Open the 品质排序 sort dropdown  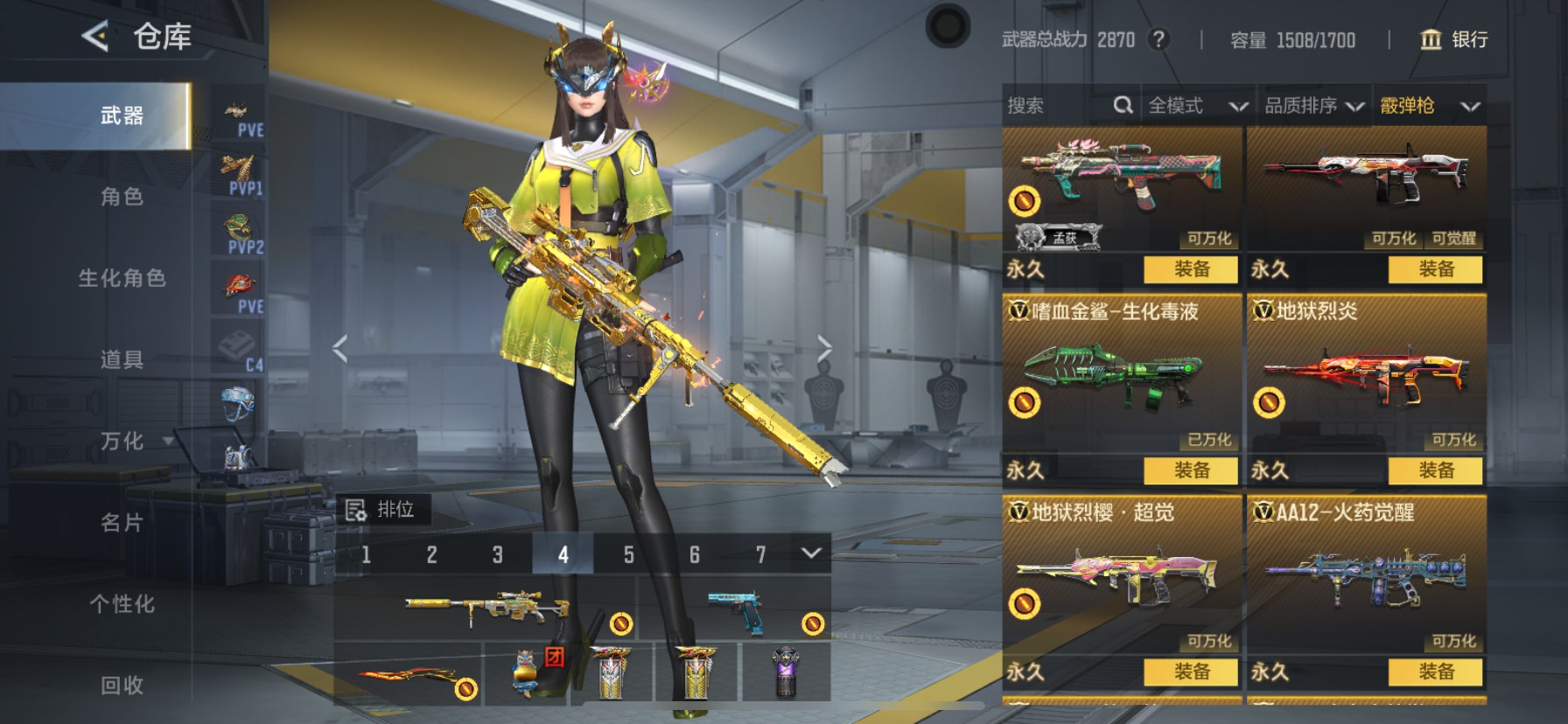point(1313,106)
